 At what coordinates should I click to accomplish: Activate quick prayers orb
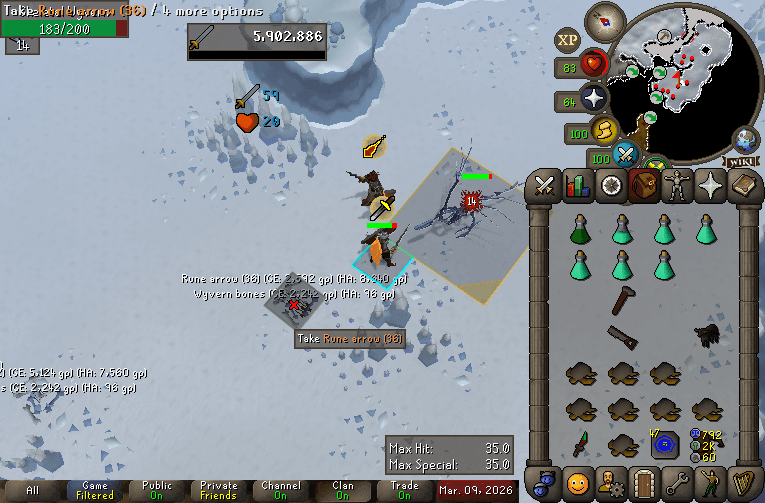[x=594, y=98]
